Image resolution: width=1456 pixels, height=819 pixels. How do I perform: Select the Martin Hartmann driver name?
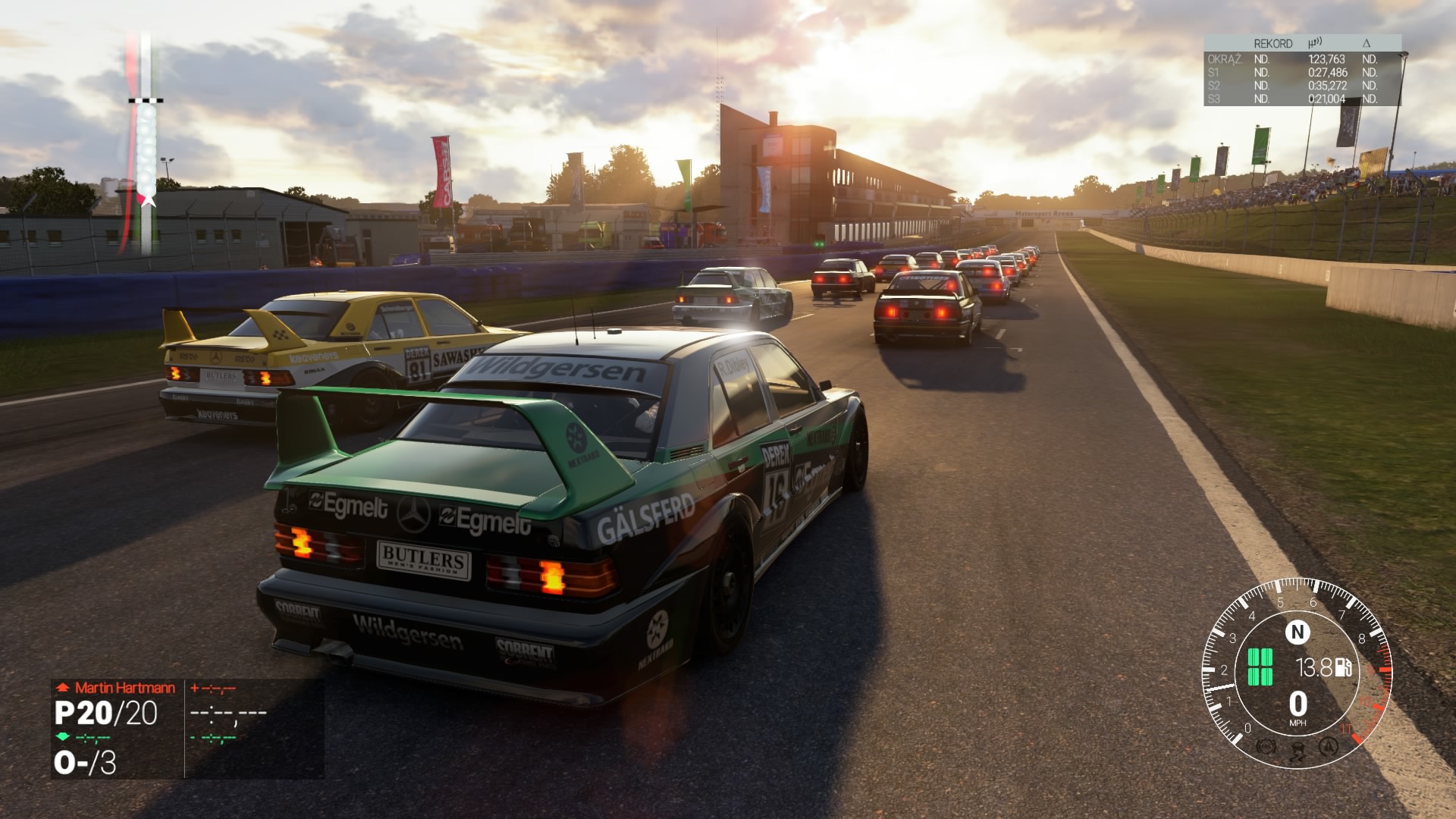[x=124, y=688]
